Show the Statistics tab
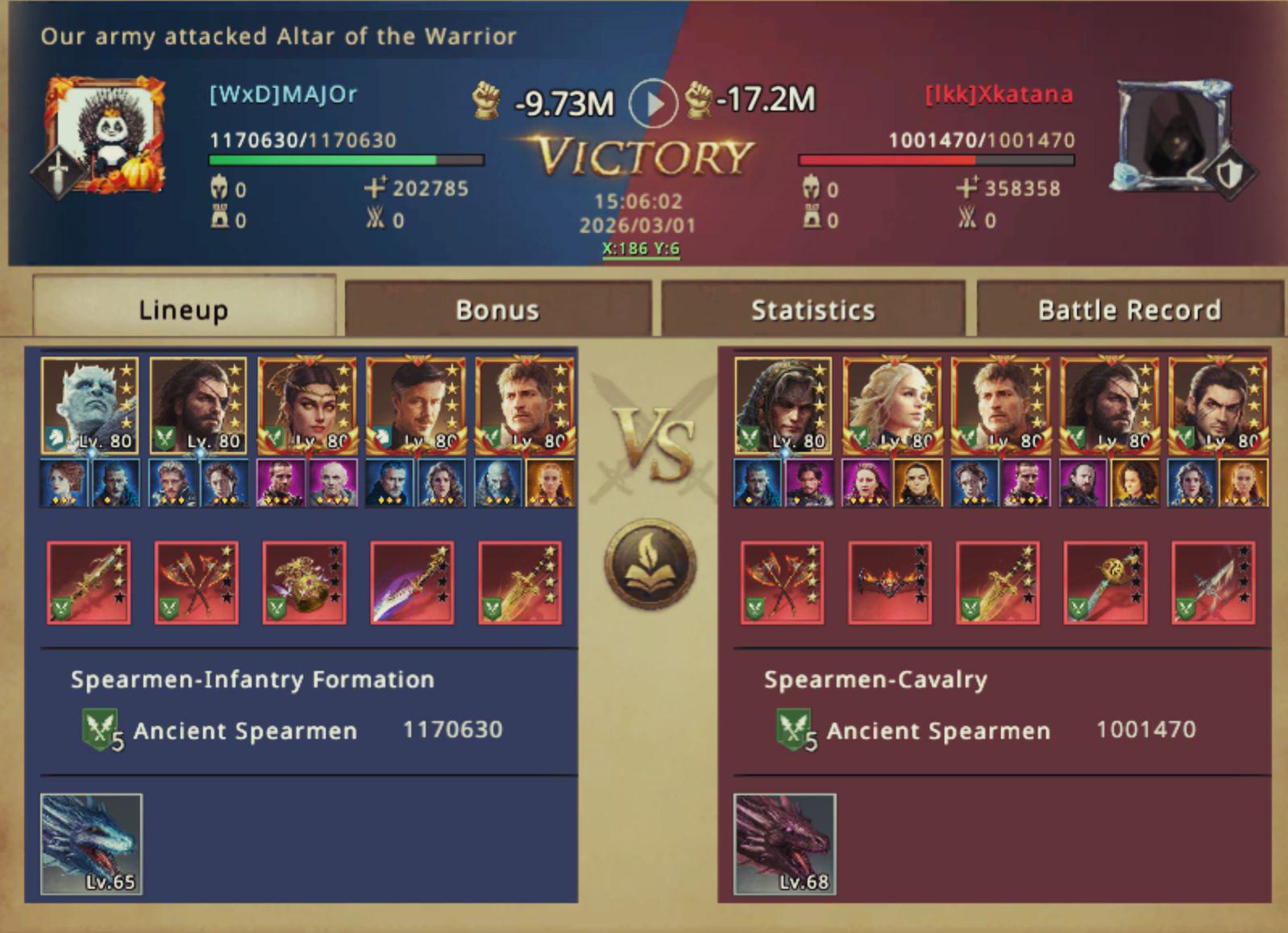 point(812,309)
